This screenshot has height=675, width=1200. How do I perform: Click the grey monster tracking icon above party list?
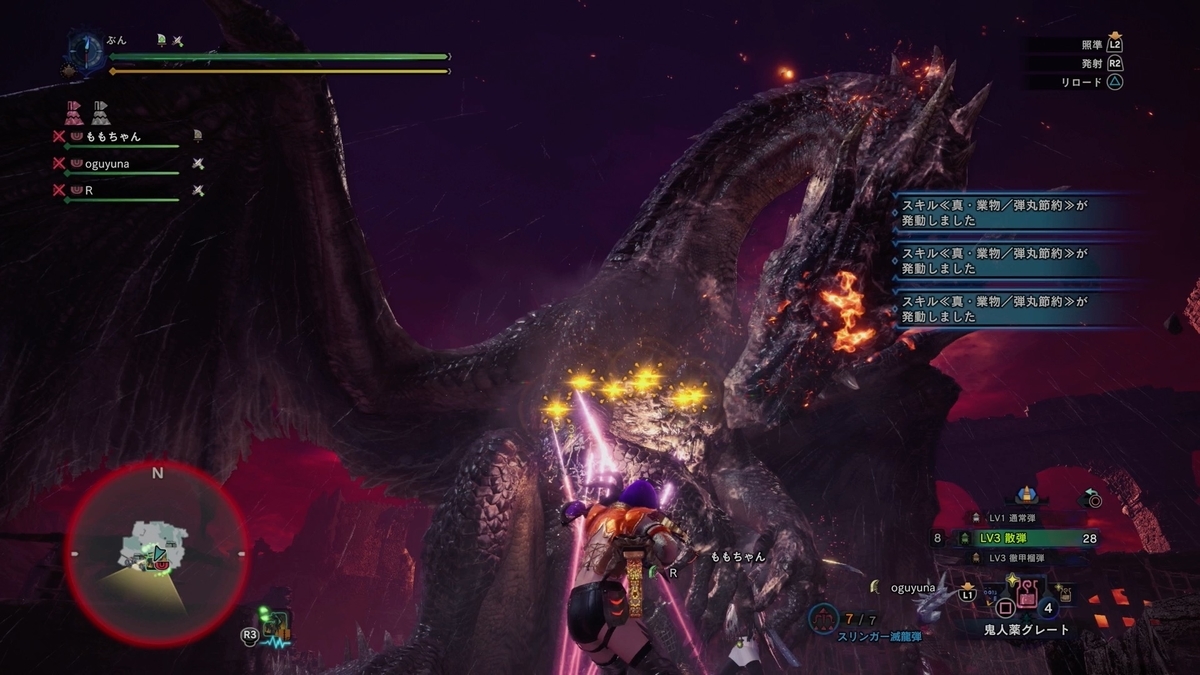[100, 112]
